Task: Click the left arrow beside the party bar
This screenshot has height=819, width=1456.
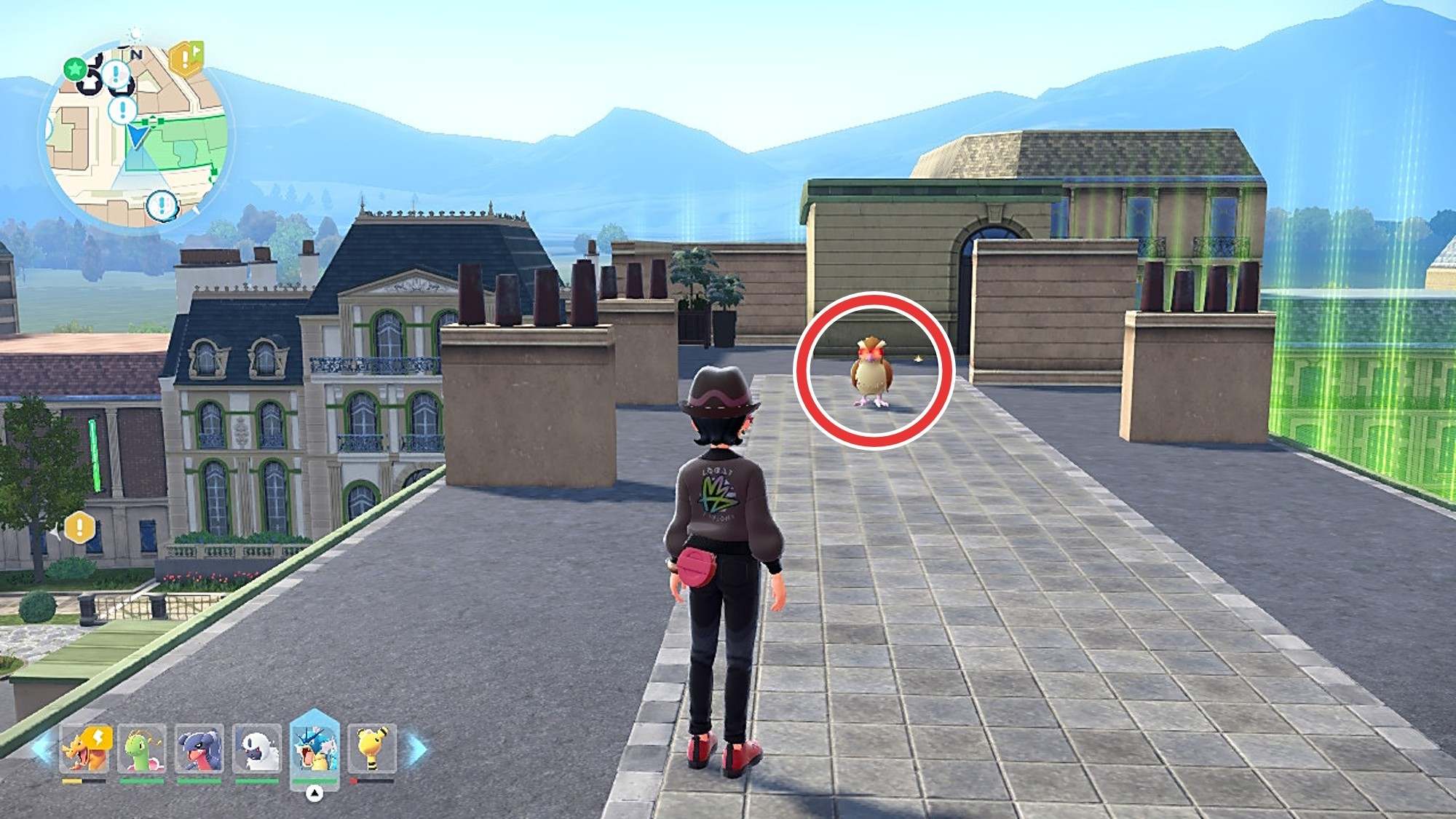Action: pos(42,749)
